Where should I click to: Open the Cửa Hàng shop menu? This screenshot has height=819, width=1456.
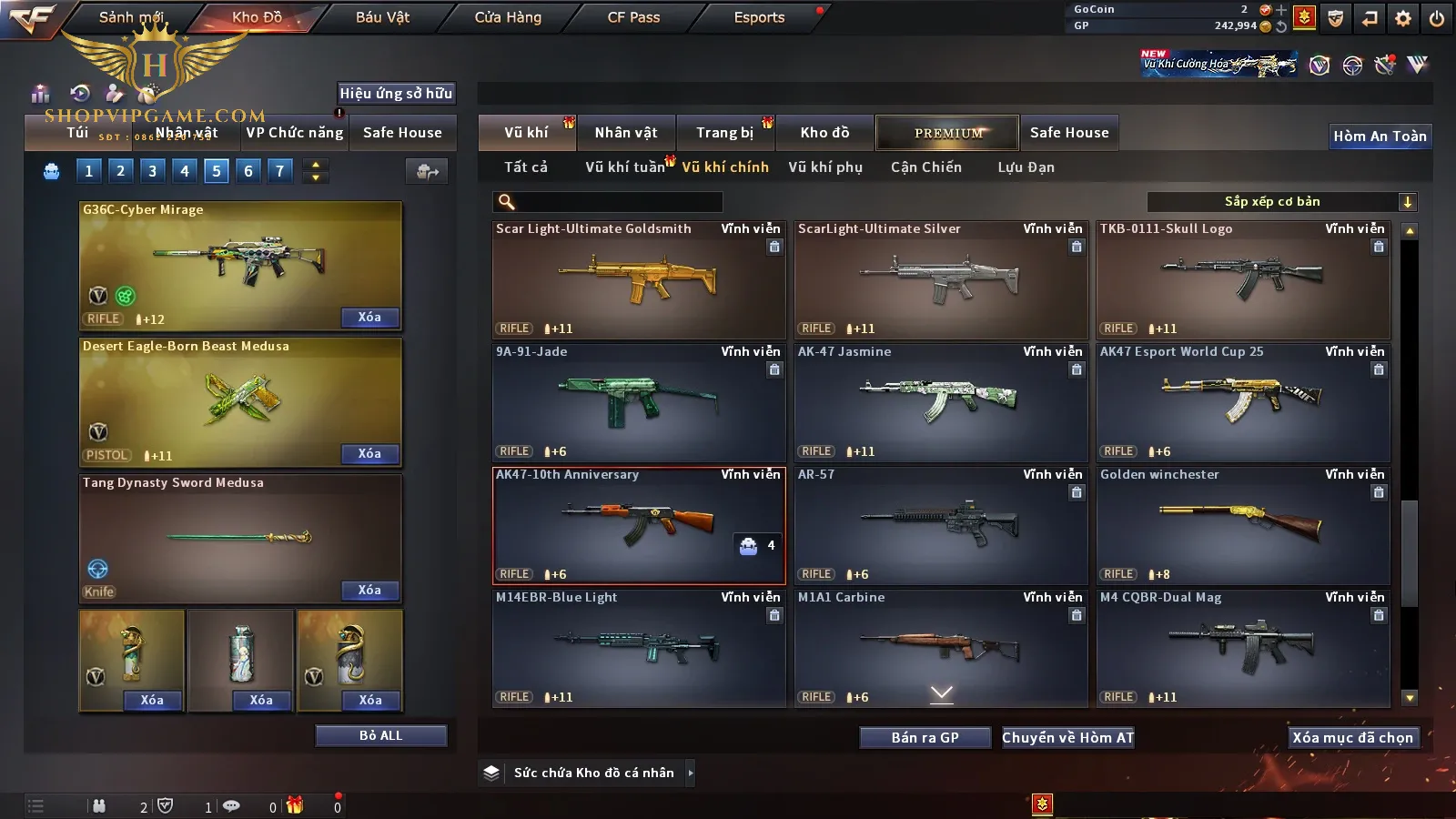pos(508,17)
